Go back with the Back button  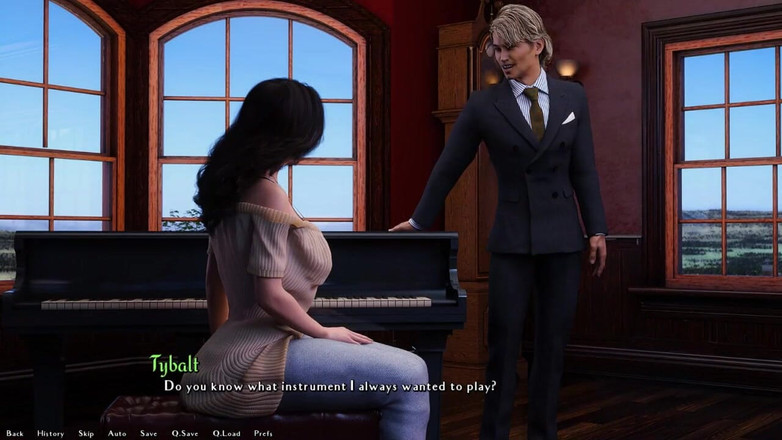click(x=14, y=433)
